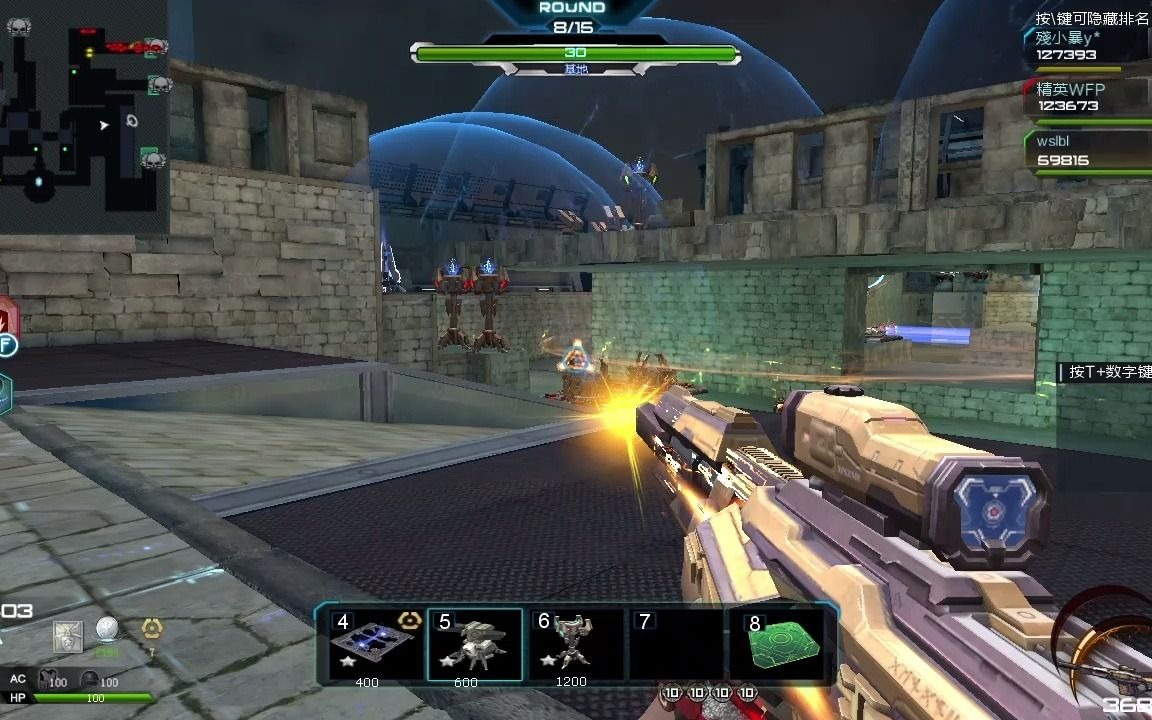Click the square emblem icon above the armor bar
1152x720 pixels.
[68, 635]
